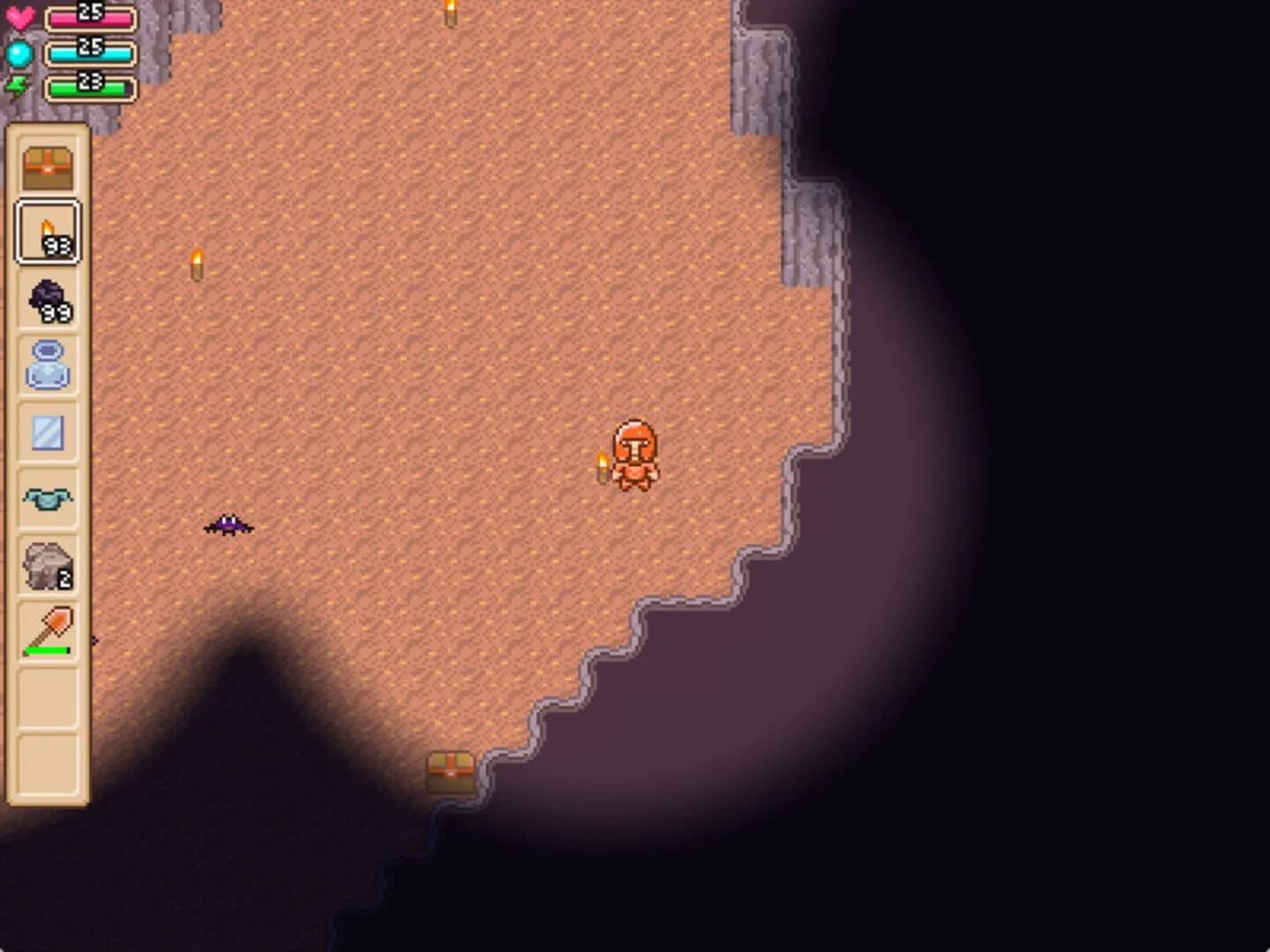Select the stone stack of 2
This screenshot has width=1270, height=952.
click(x=47, y=562)
